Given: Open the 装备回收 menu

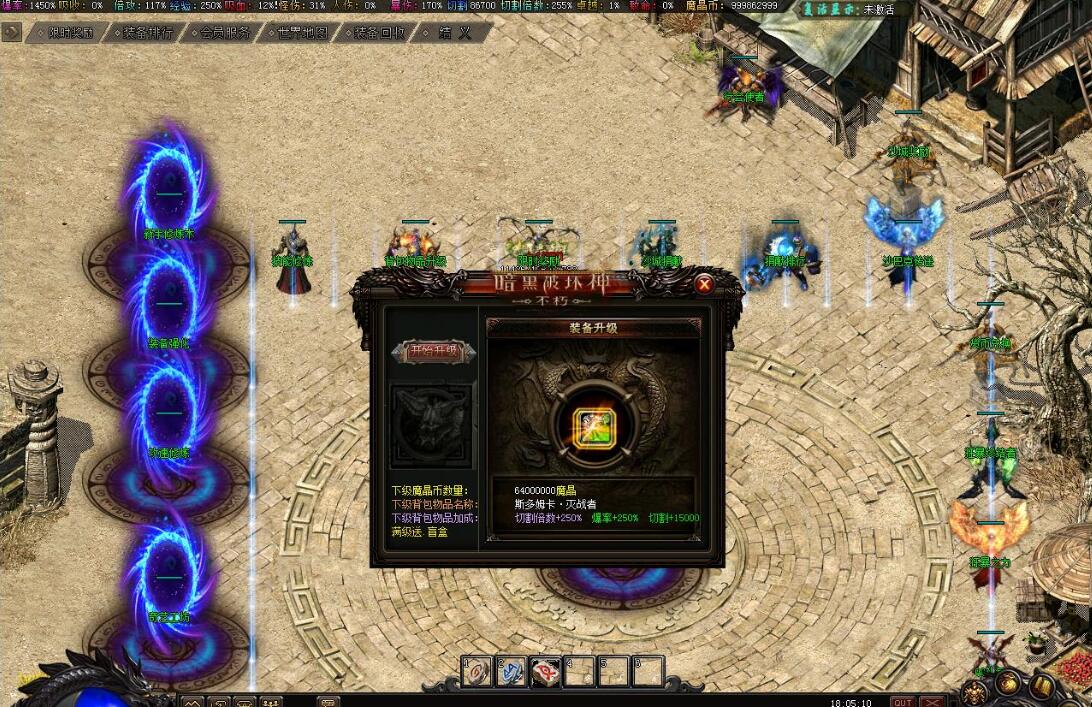Looking at the screenshot, I should pyautogui.click(x=379, y=32).
